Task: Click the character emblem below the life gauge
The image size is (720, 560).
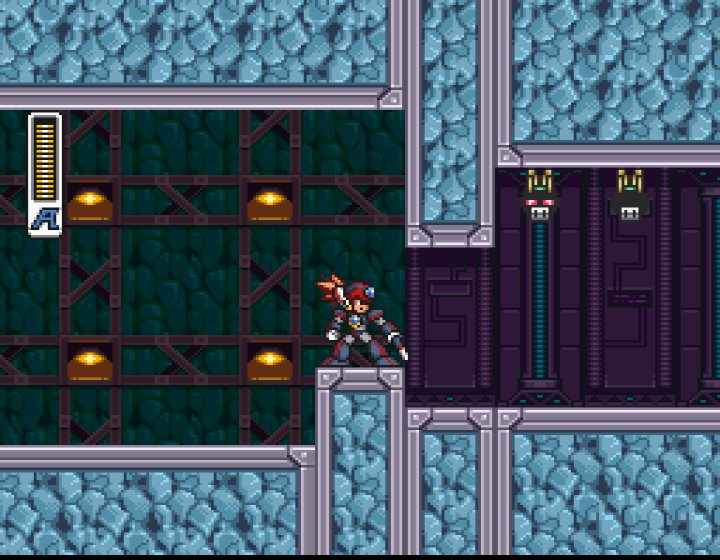Action: tap(45, 219)
